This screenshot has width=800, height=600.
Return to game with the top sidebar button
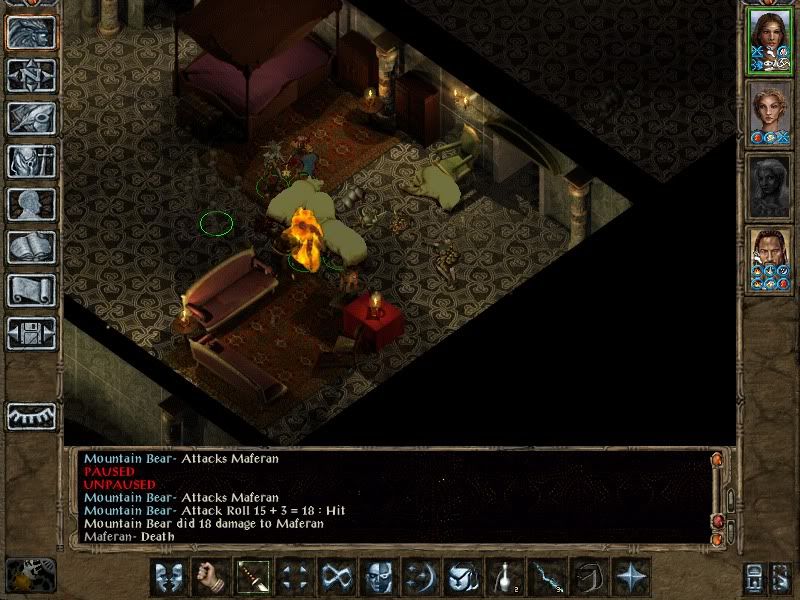pyautogui.click(x=30, y=32)
